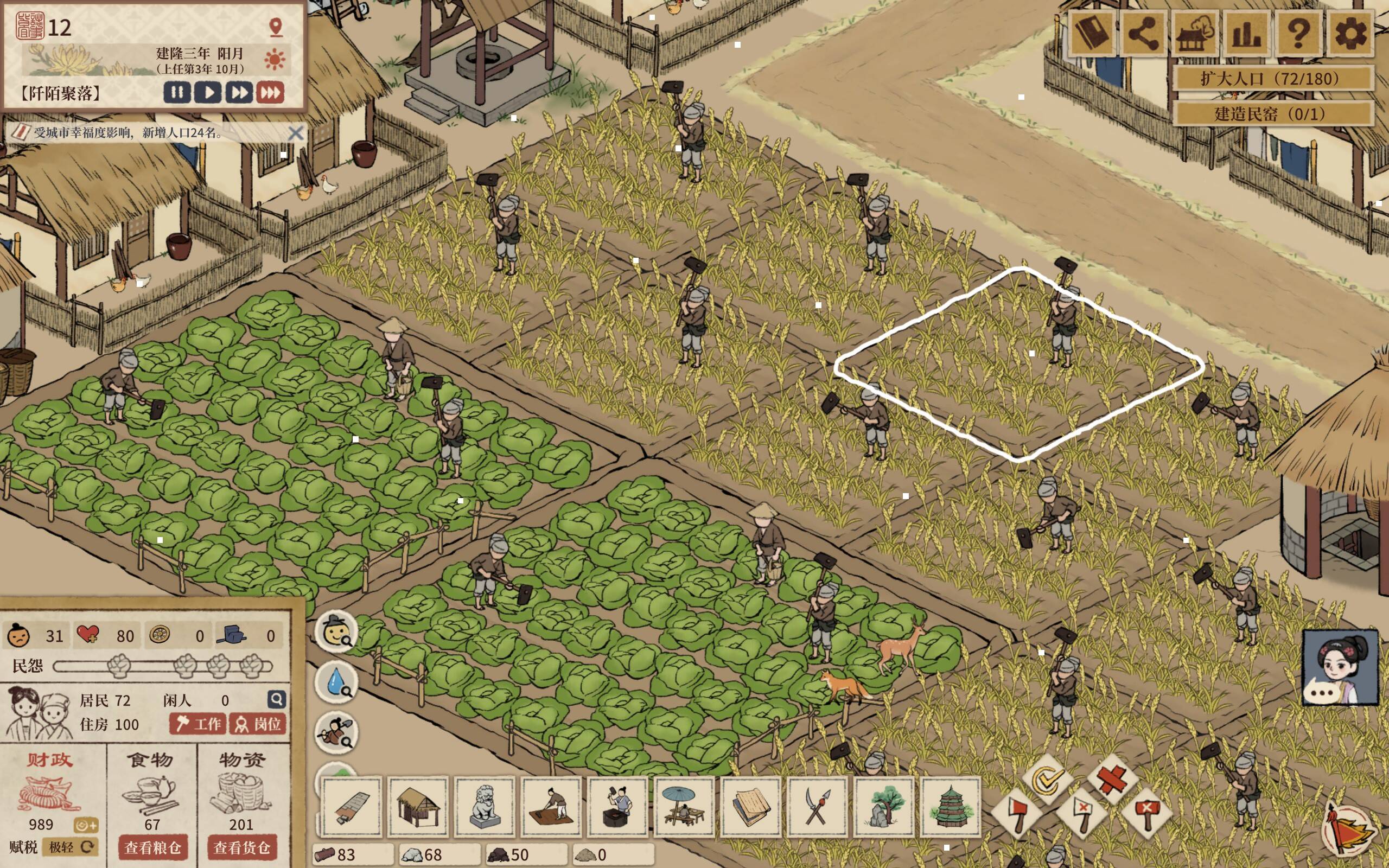Open the question mark help icon
Viewport: 1389px width, 868px height.
tap(1298, 34)
